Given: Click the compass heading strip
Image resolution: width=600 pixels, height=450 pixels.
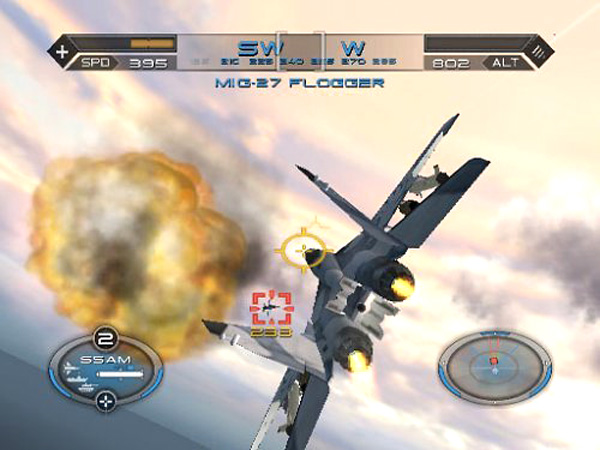Looking at the screenshot, I should click(x=300, y=51).
